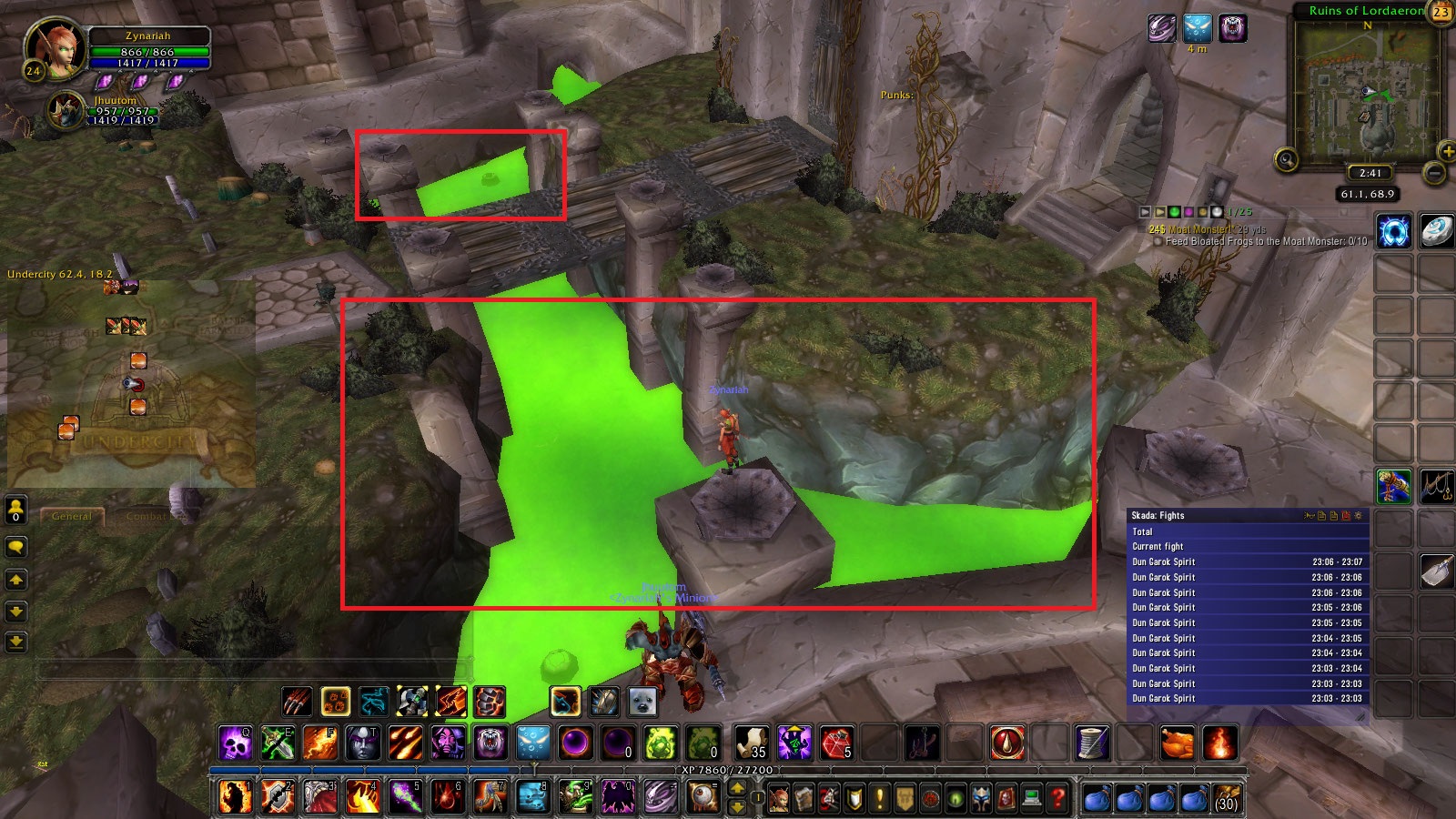
Task: Toggle the Feed Bloated Frogs objective checkbox
Action: 1158,242
